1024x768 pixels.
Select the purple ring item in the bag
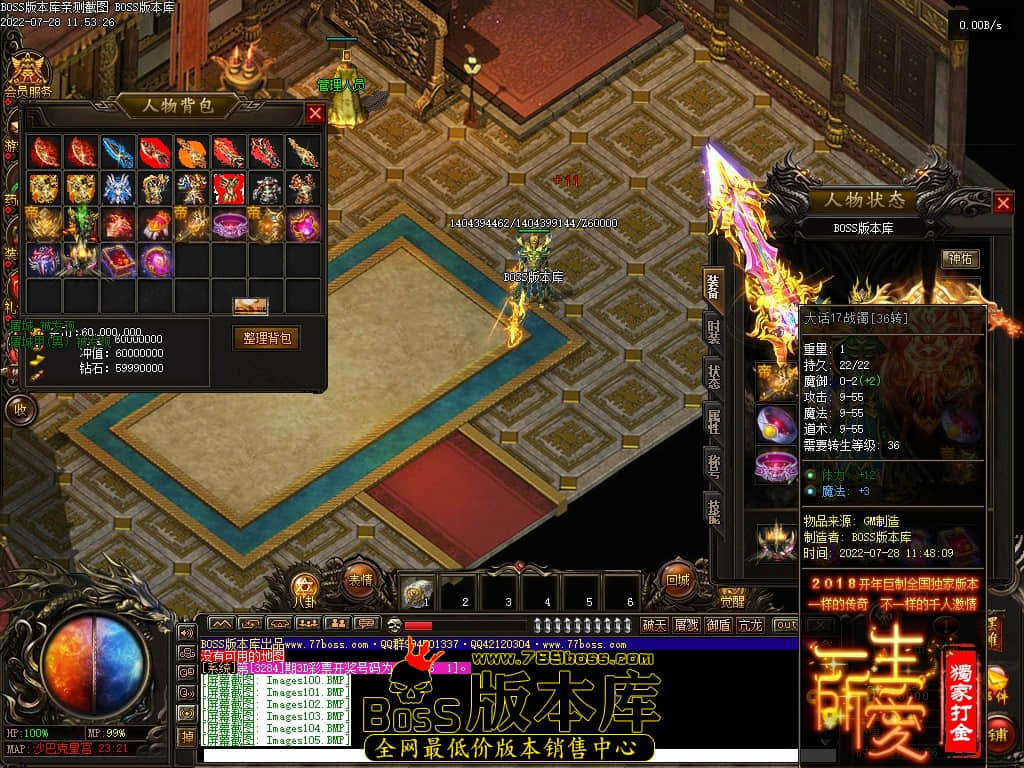click(x=229, y=225)
